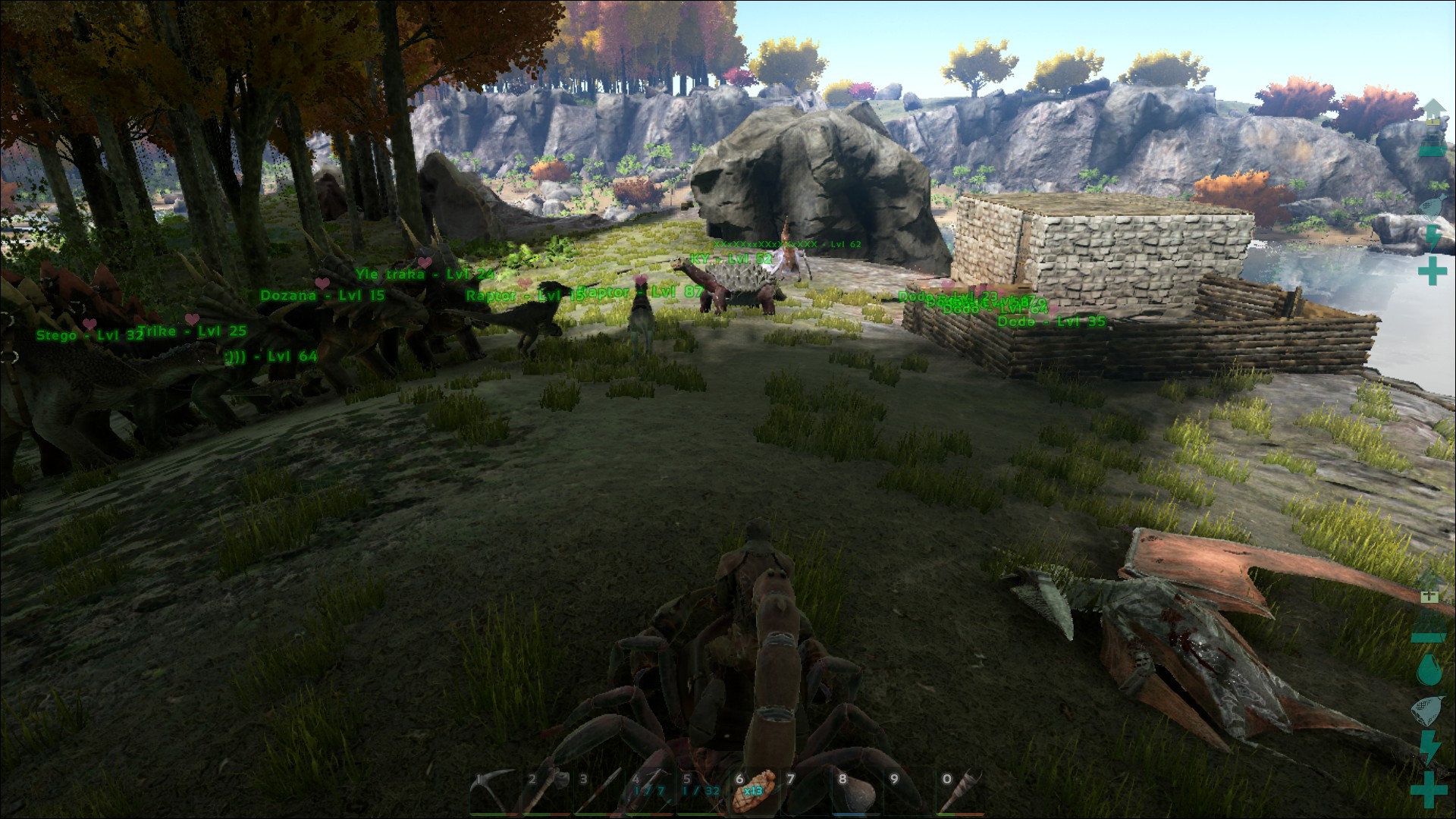Select slot 4 weapon showing 1/7 ammo

pos(649,792)
